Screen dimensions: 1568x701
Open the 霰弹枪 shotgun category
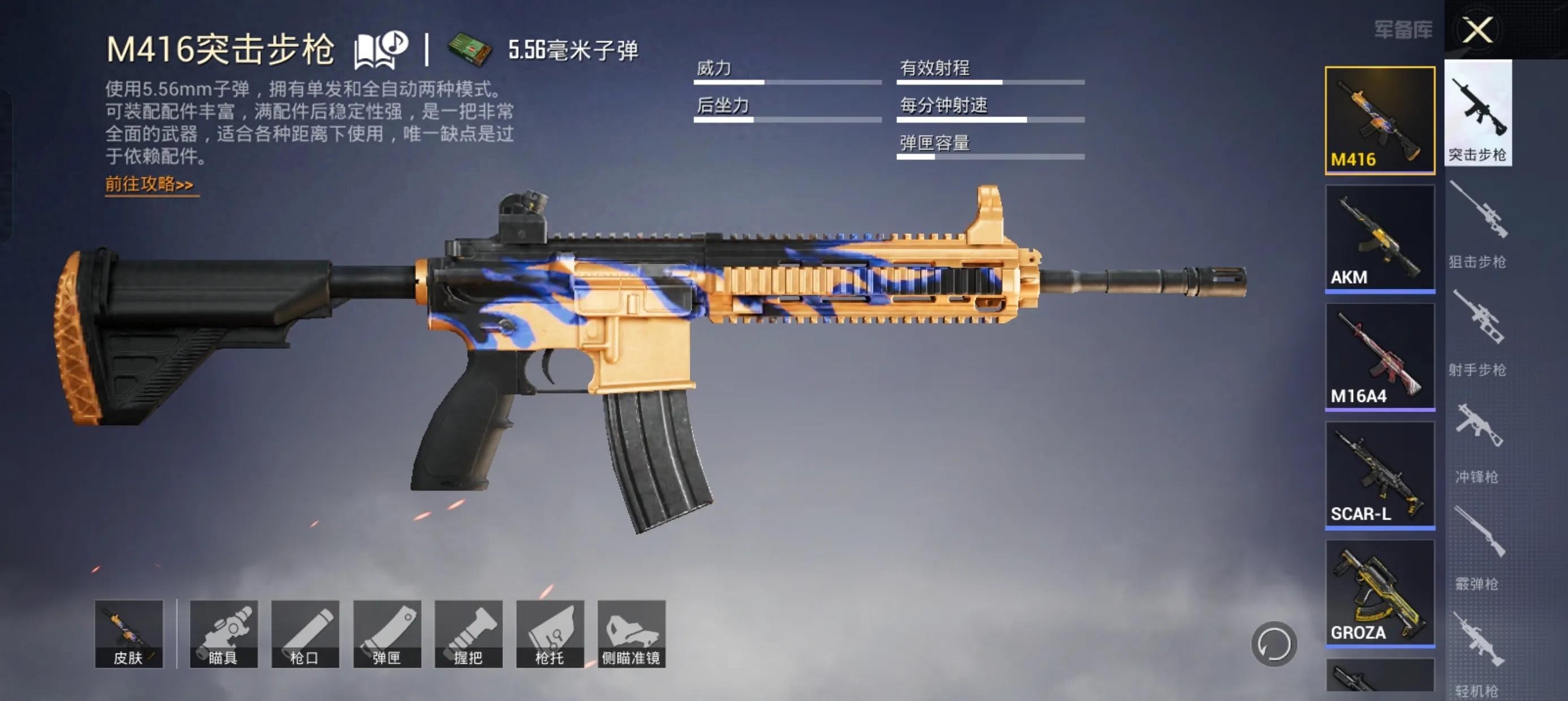pos(1477,548)
